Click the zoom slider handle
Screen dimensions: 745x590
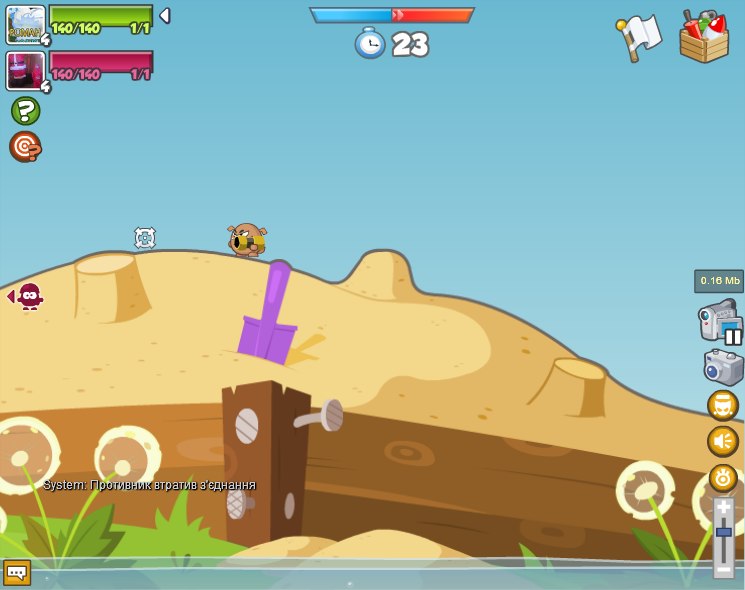click(723, 532)
